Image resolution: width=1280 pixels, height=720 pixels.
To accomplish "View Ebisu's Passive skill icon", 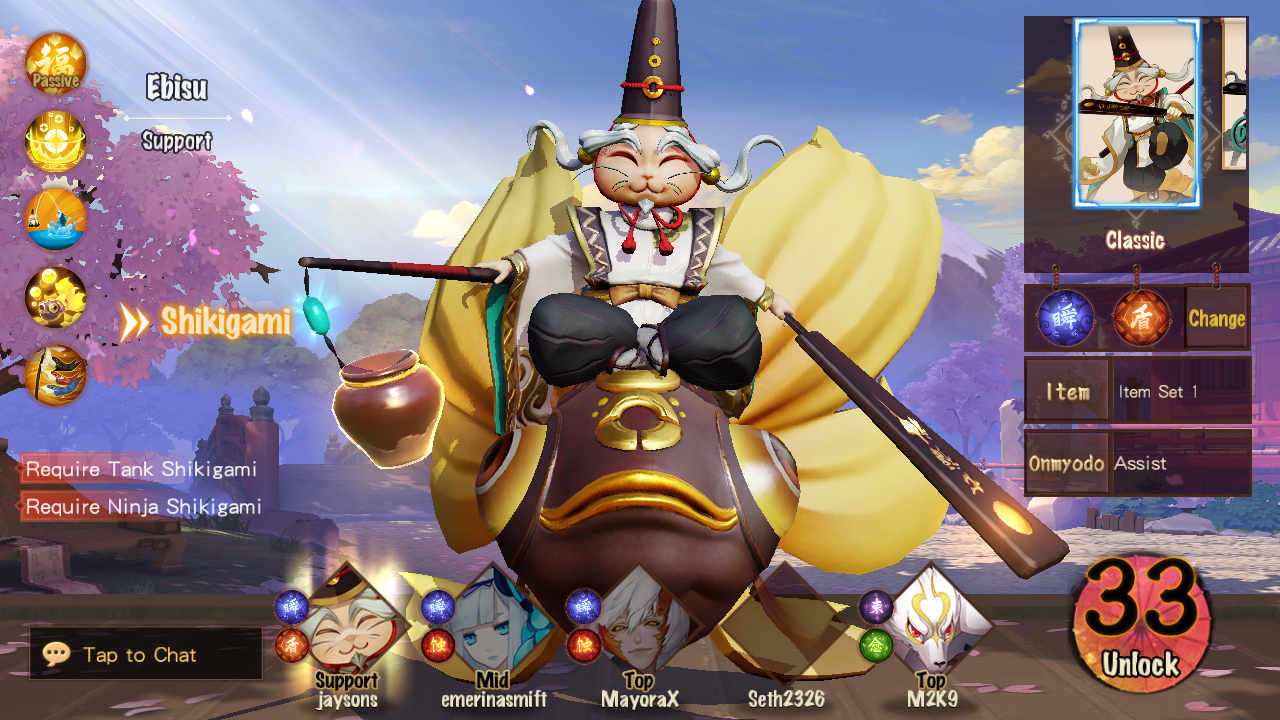I will click(x=56, y=63).
